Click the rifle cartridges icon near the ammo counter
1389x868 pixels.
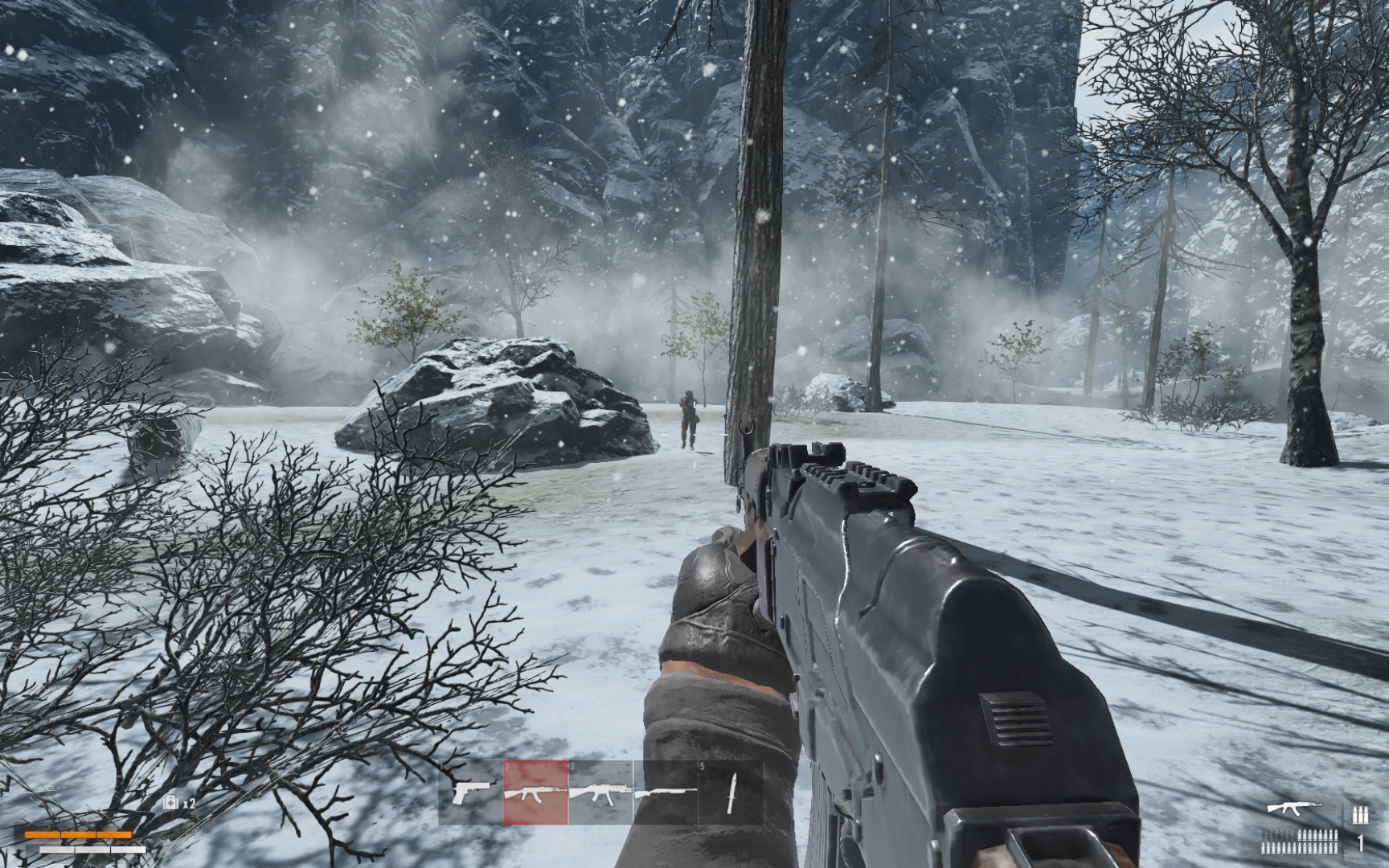click(x=1361, y=814)
